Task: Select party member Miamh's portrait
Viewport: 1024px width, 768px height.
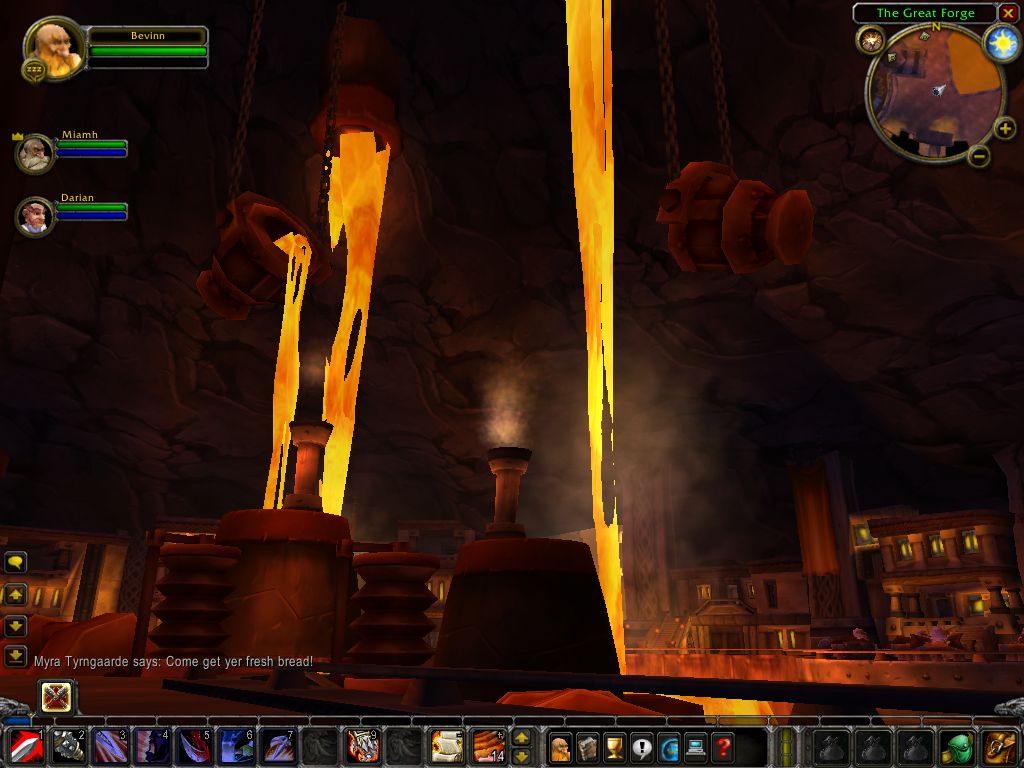Action: click(35, 153)
